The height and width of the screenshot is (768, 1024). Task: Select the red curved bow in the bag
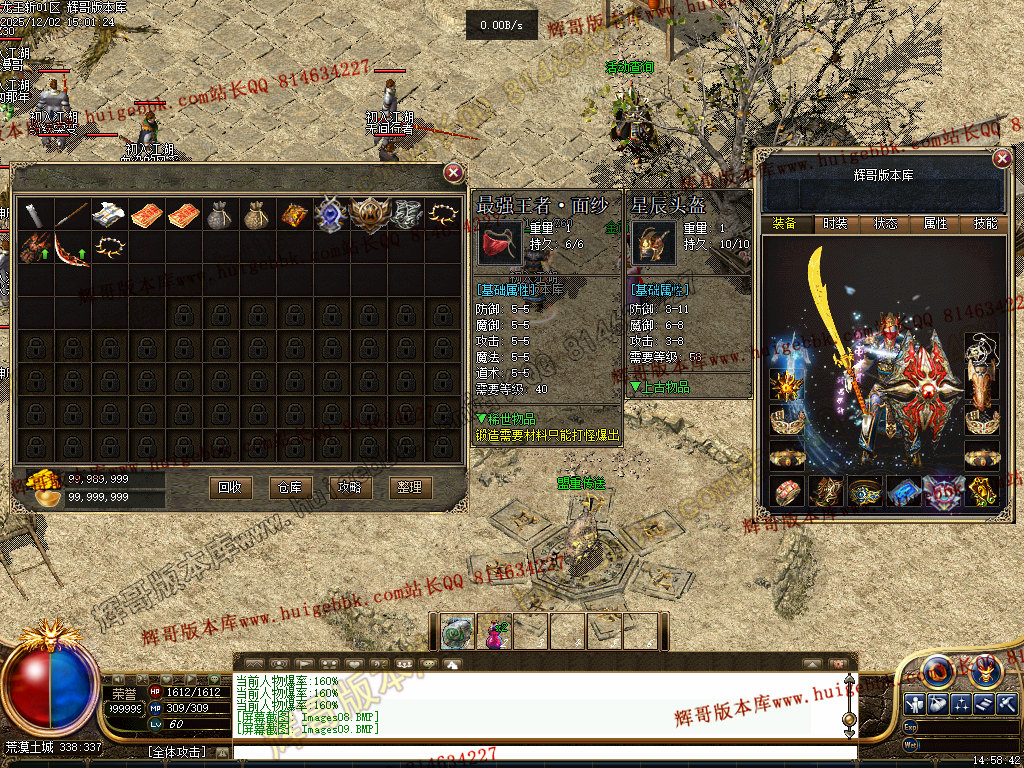[72, 250]
